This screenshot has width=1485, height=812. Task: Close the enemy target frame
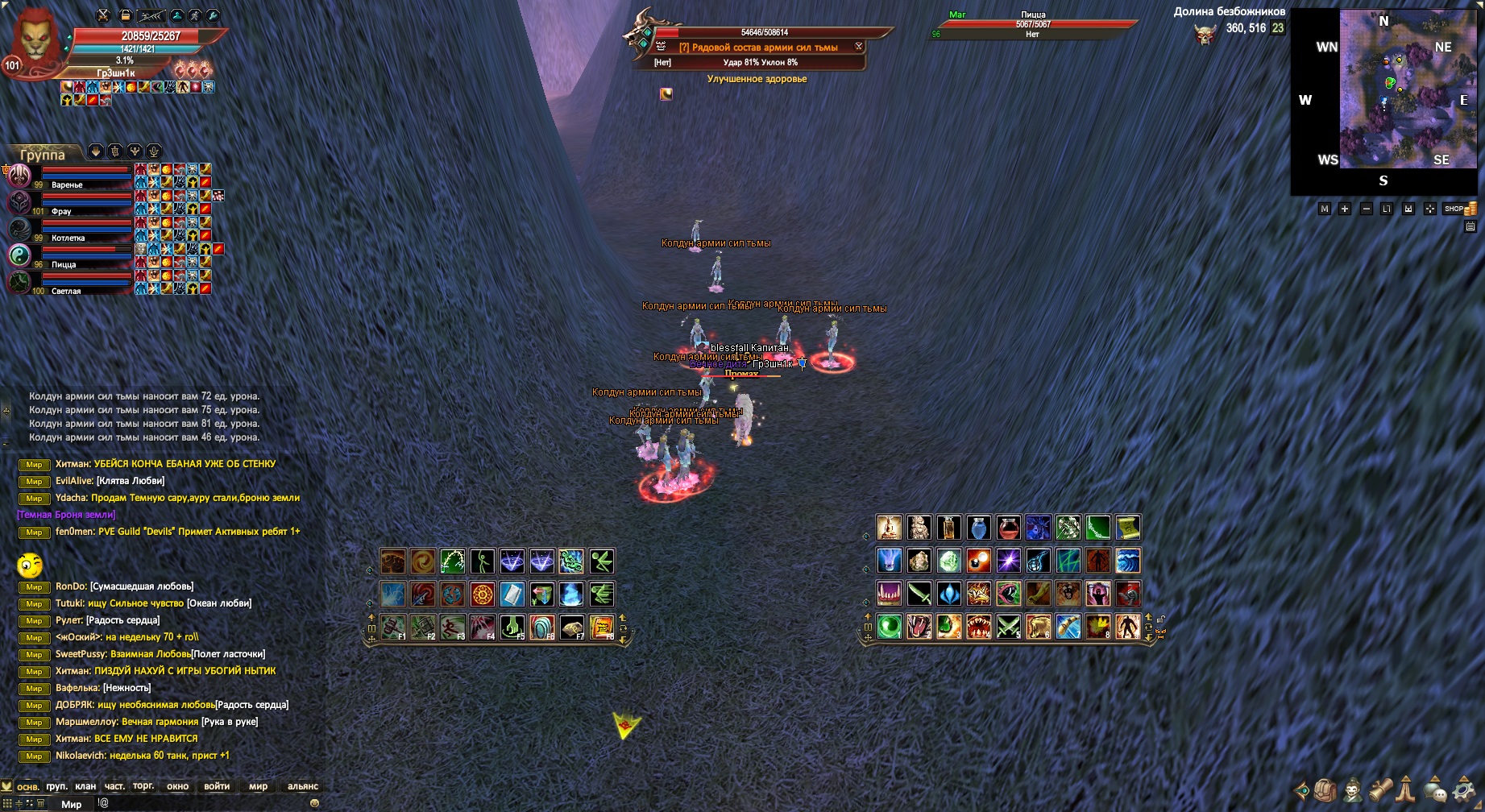coord(859,47)
